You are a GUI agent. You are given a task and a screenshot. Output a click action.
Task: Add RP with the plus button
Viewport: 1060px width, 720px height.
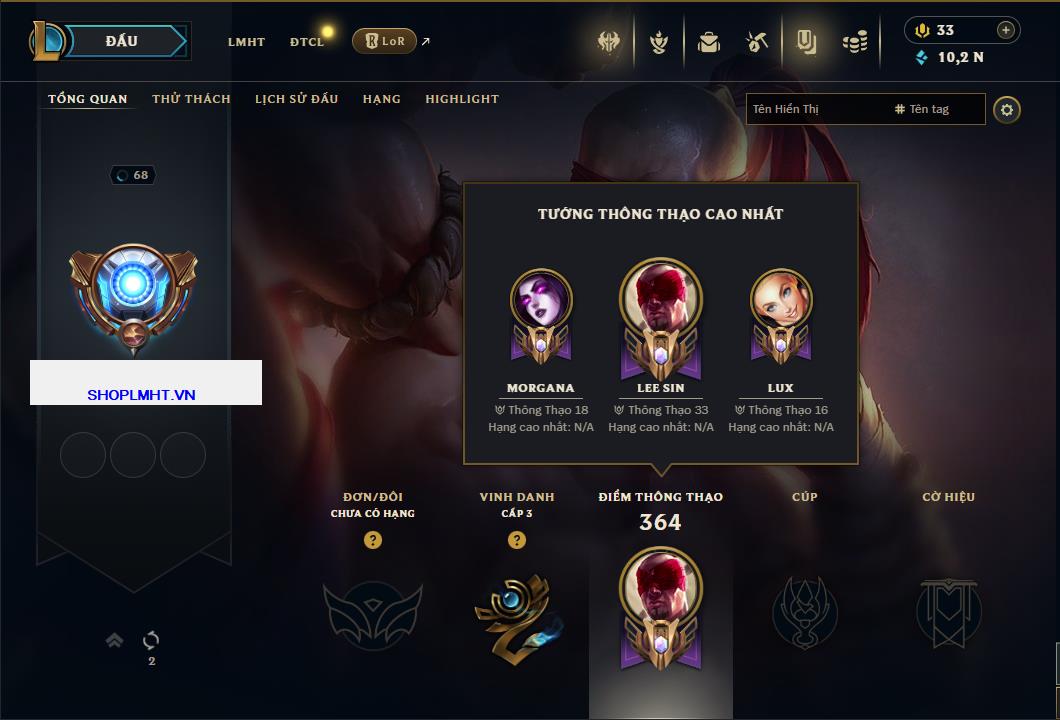click(1005, 30)
